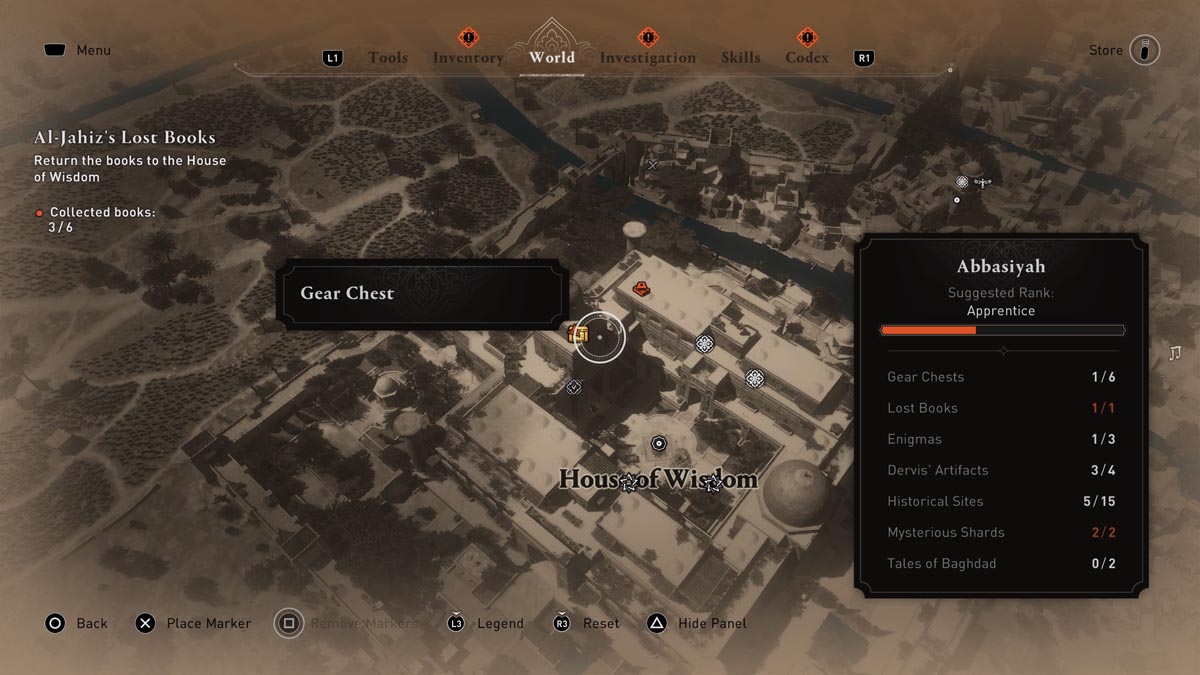Select the Al-Jahiz's Lost Books quest tracker
The height and width of the screenshot is (675, 1200).
point(125,138)
